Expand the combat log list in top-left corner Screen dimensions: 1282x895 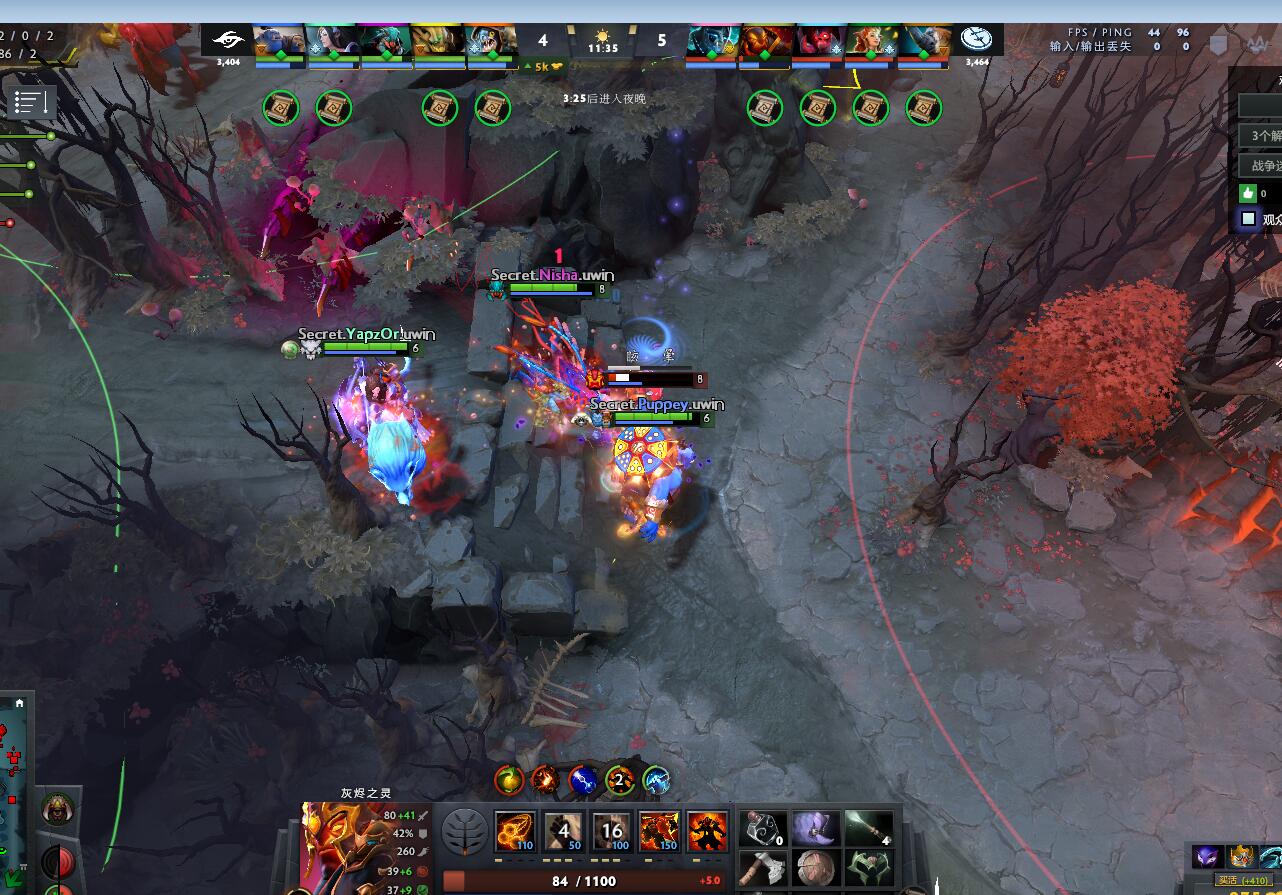tap(31, 101)
